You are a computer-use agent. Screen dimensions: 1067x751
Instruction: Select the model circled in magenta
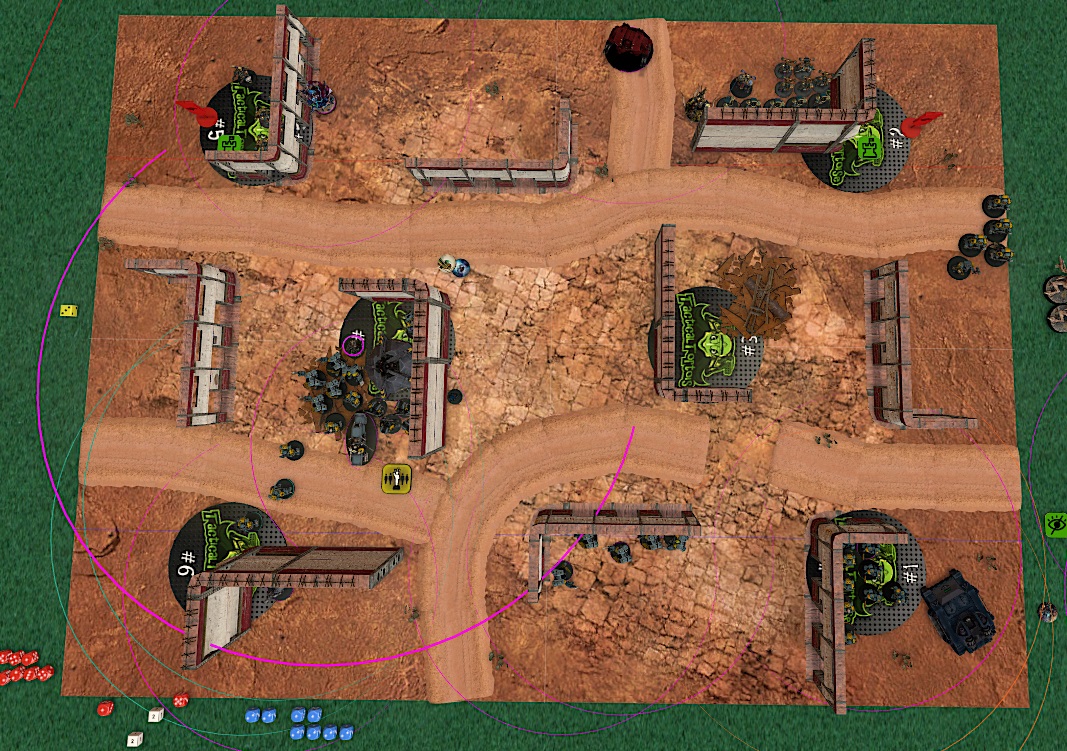tap(352, 345)
